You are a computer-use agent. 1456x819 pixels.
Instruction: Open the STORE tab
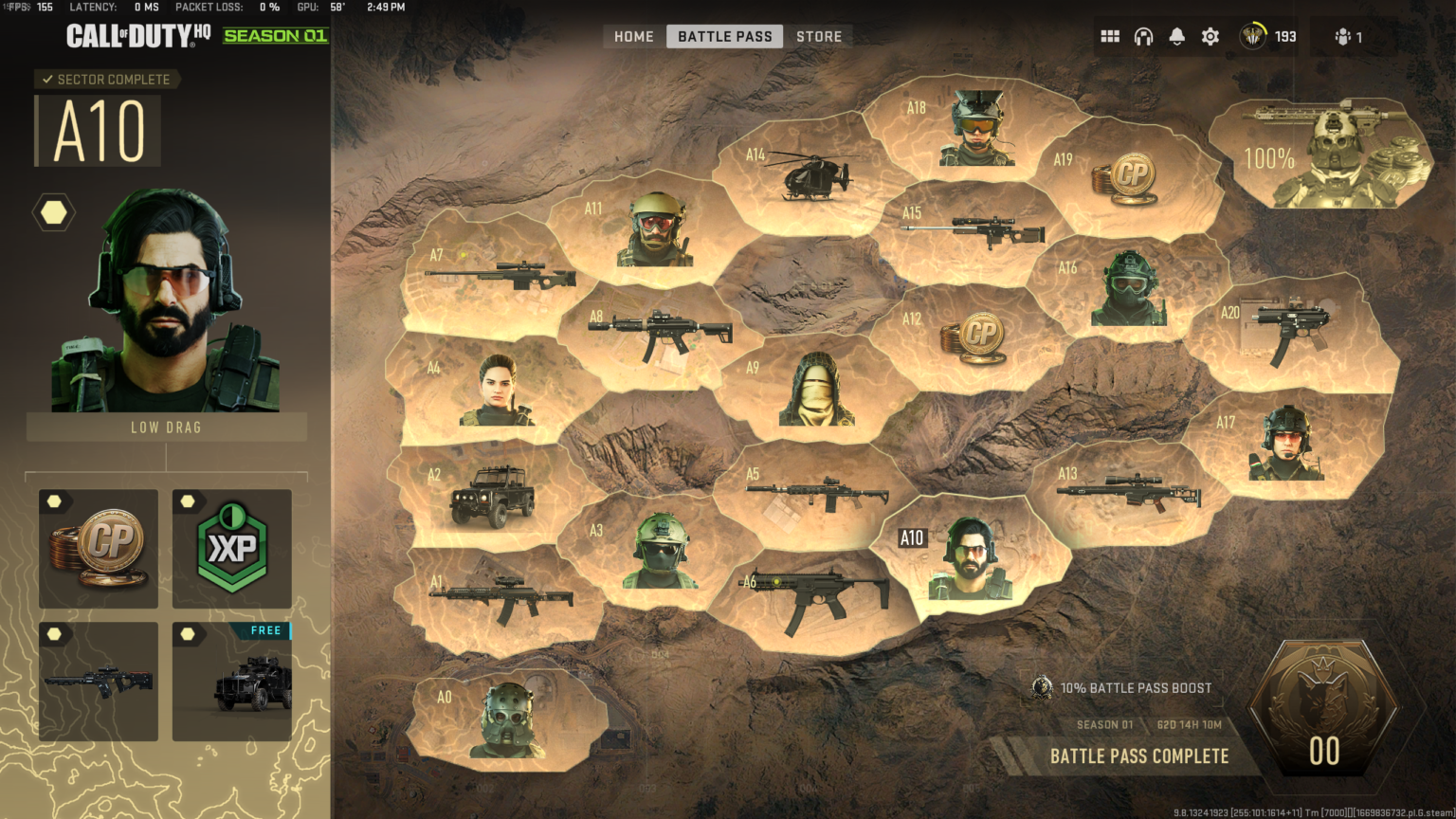pyautogui.click(x=818, y=36)
